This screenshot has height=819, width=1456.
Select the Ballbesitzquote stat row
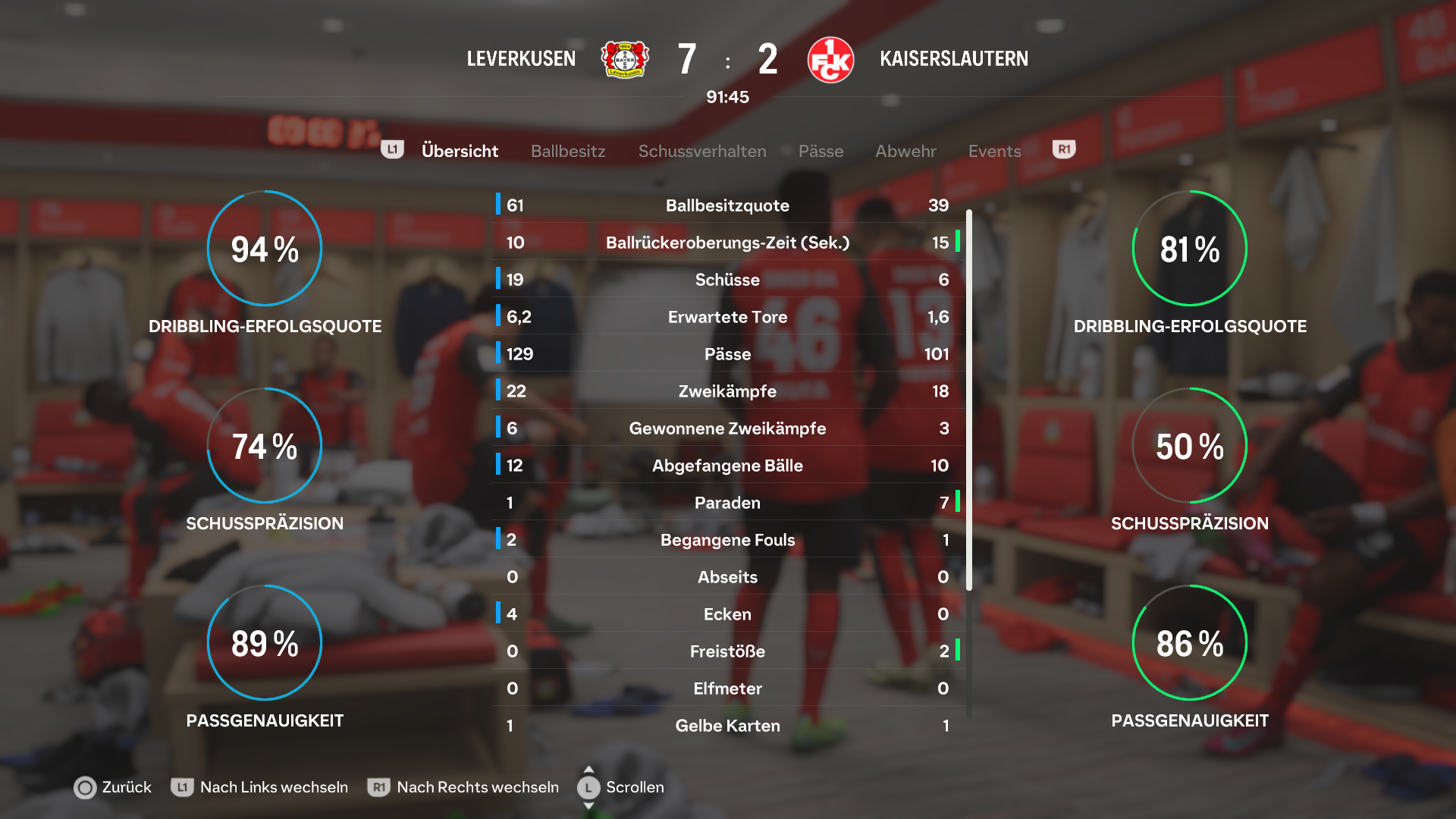727,206
